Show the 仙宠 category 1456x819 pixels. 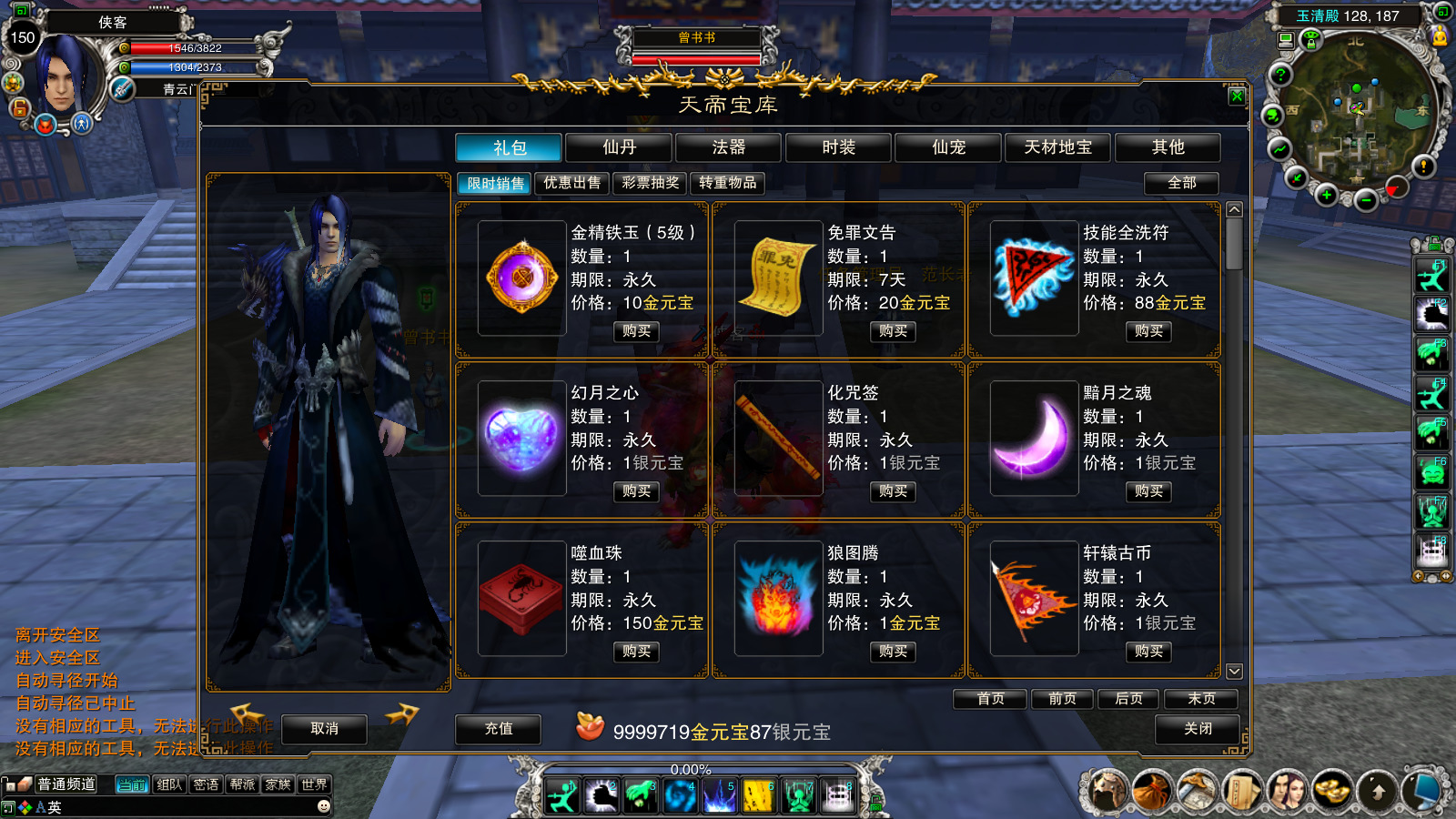tap(948, 147)
